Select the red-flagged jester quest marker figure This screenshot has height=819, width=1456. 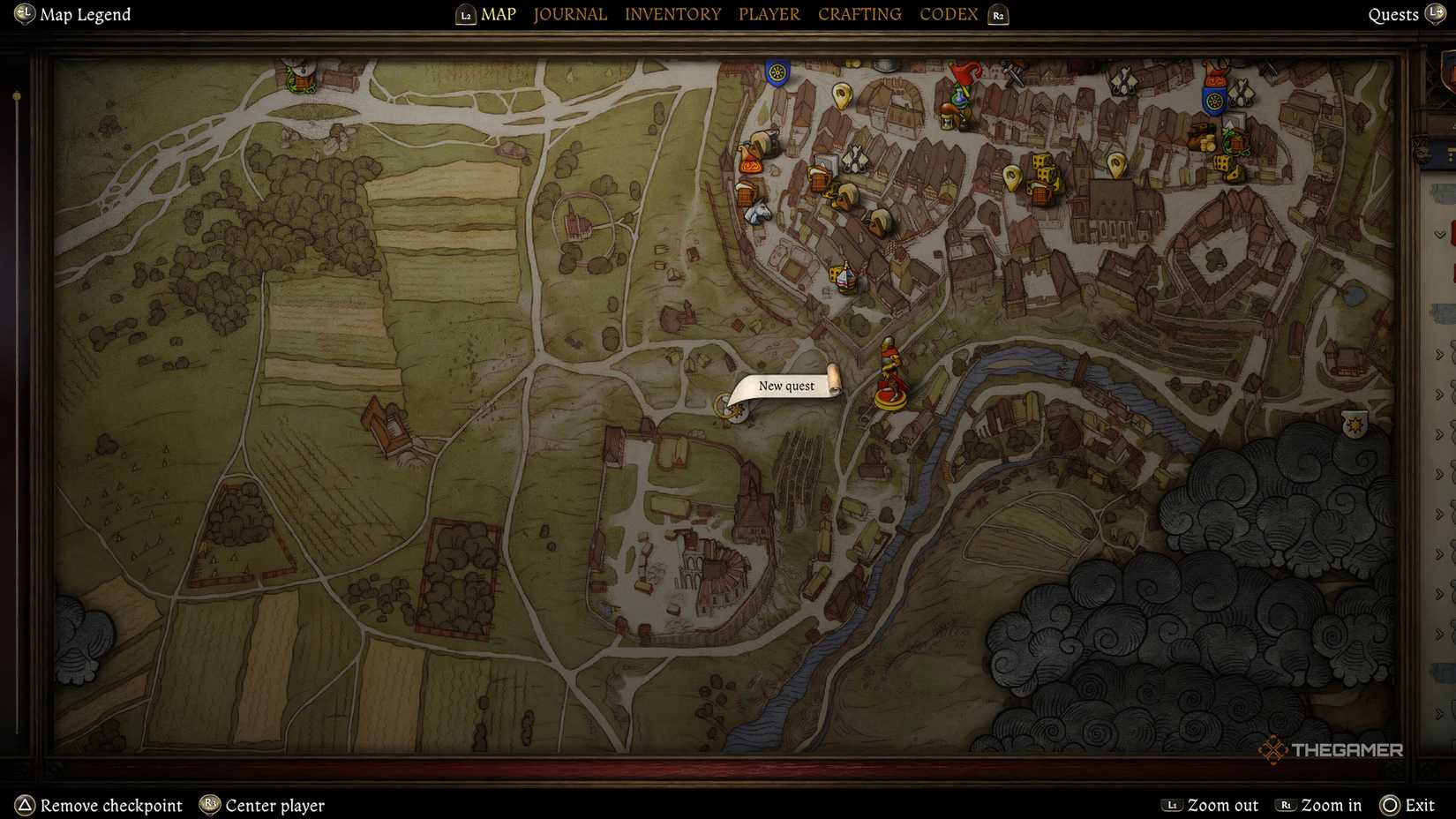click(x=963, y=86)
